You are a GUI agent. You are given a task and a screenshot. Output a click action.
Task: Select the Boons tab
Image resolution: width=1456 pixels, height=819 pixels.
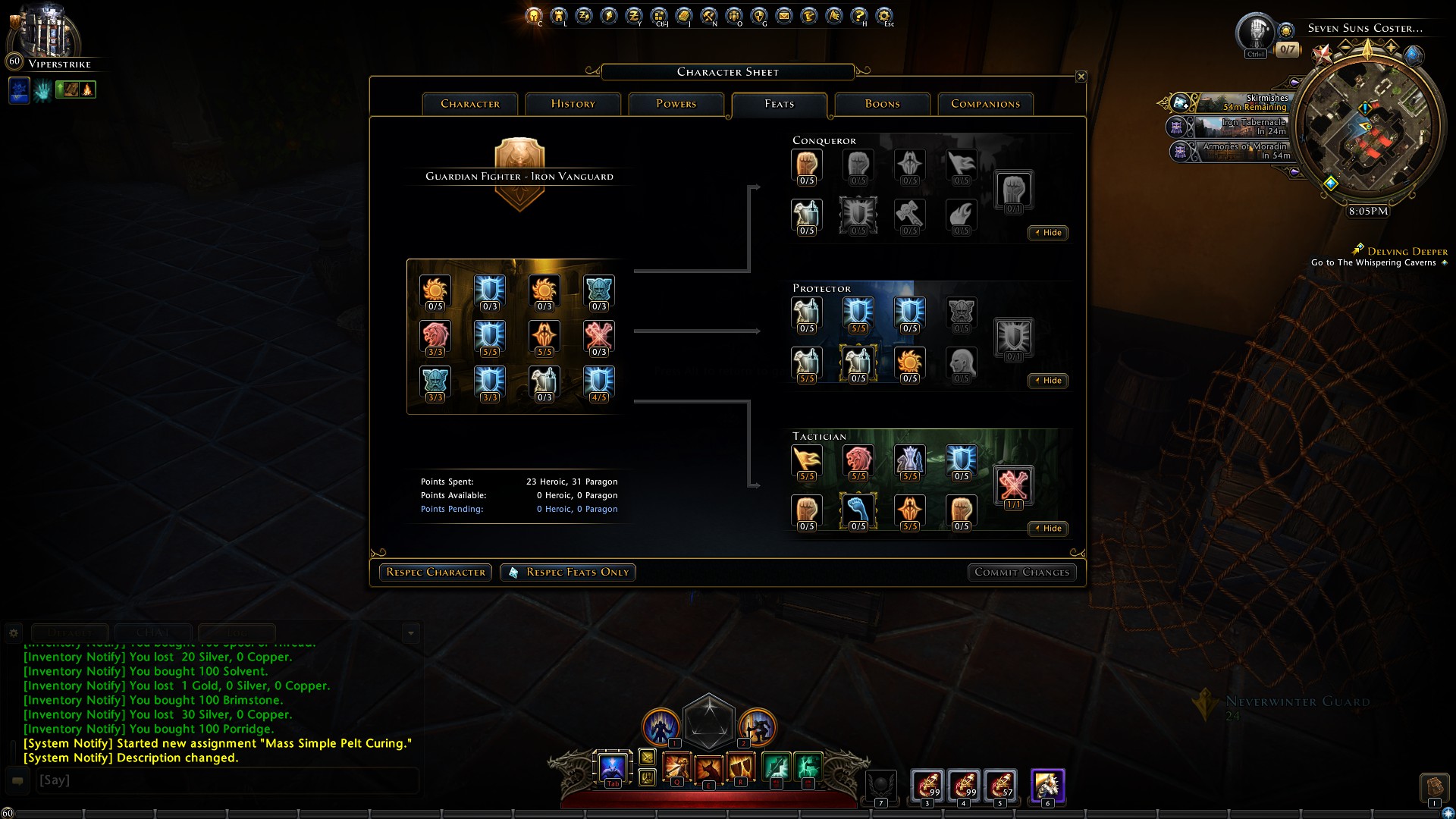pos(882,104)
